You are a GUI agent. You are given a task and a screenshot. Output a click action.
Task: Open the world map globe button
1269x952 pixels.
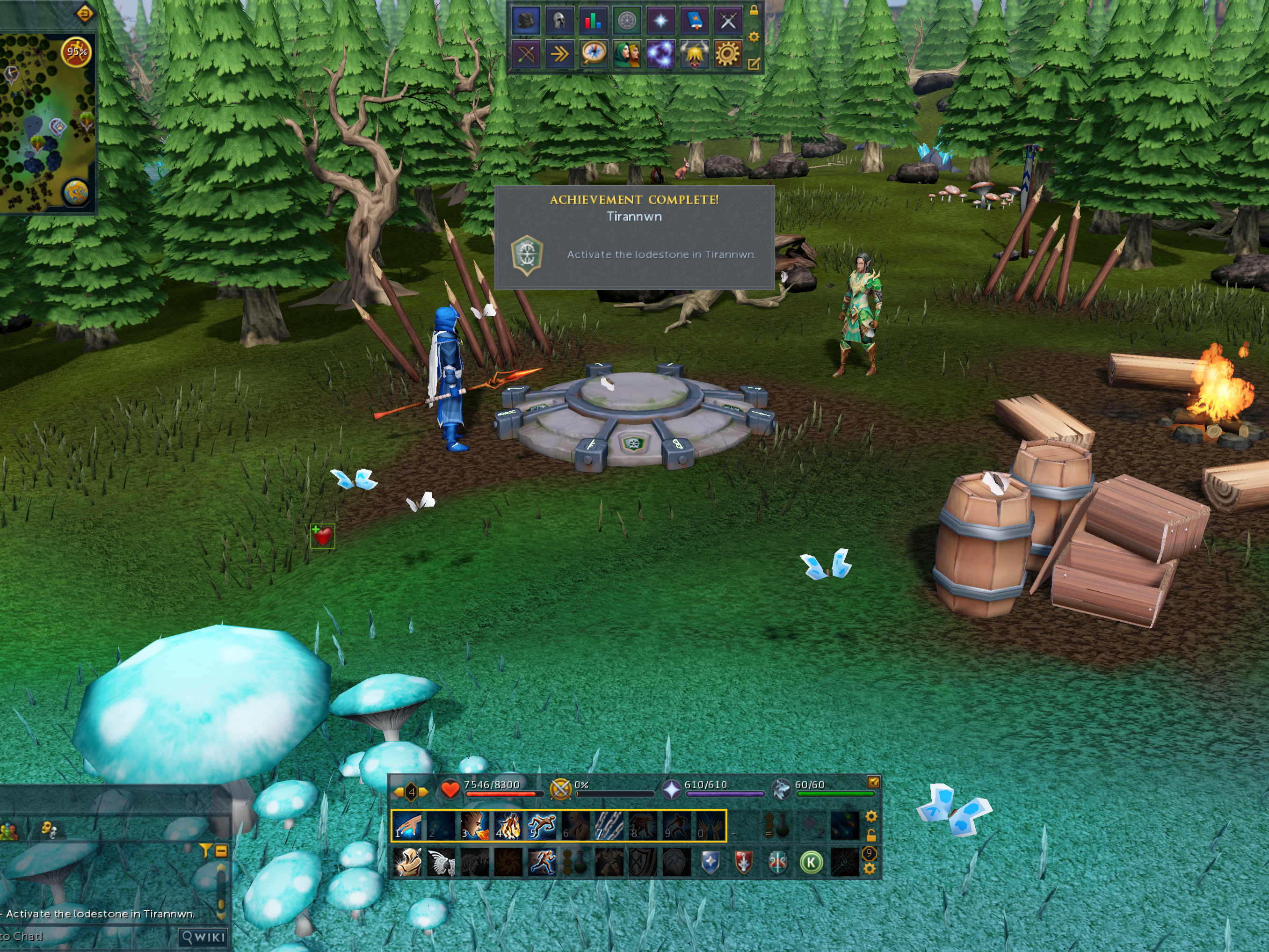tap(76, 192)
